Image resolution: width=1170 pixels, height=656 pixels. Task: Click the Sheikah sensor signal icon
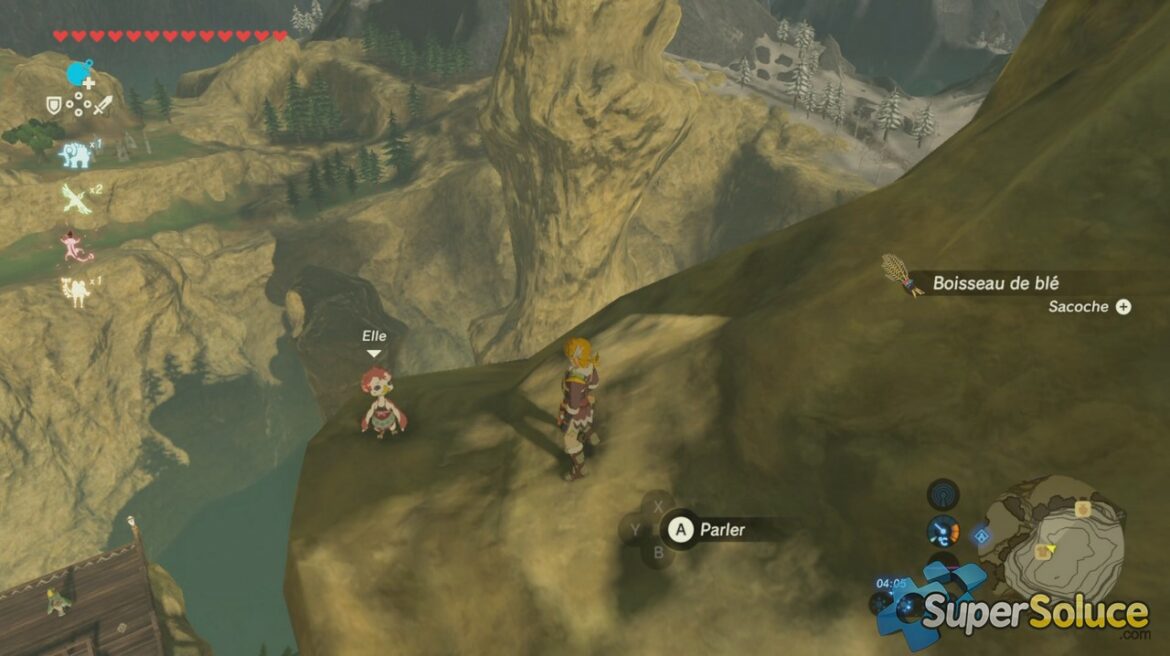[942, 494]
